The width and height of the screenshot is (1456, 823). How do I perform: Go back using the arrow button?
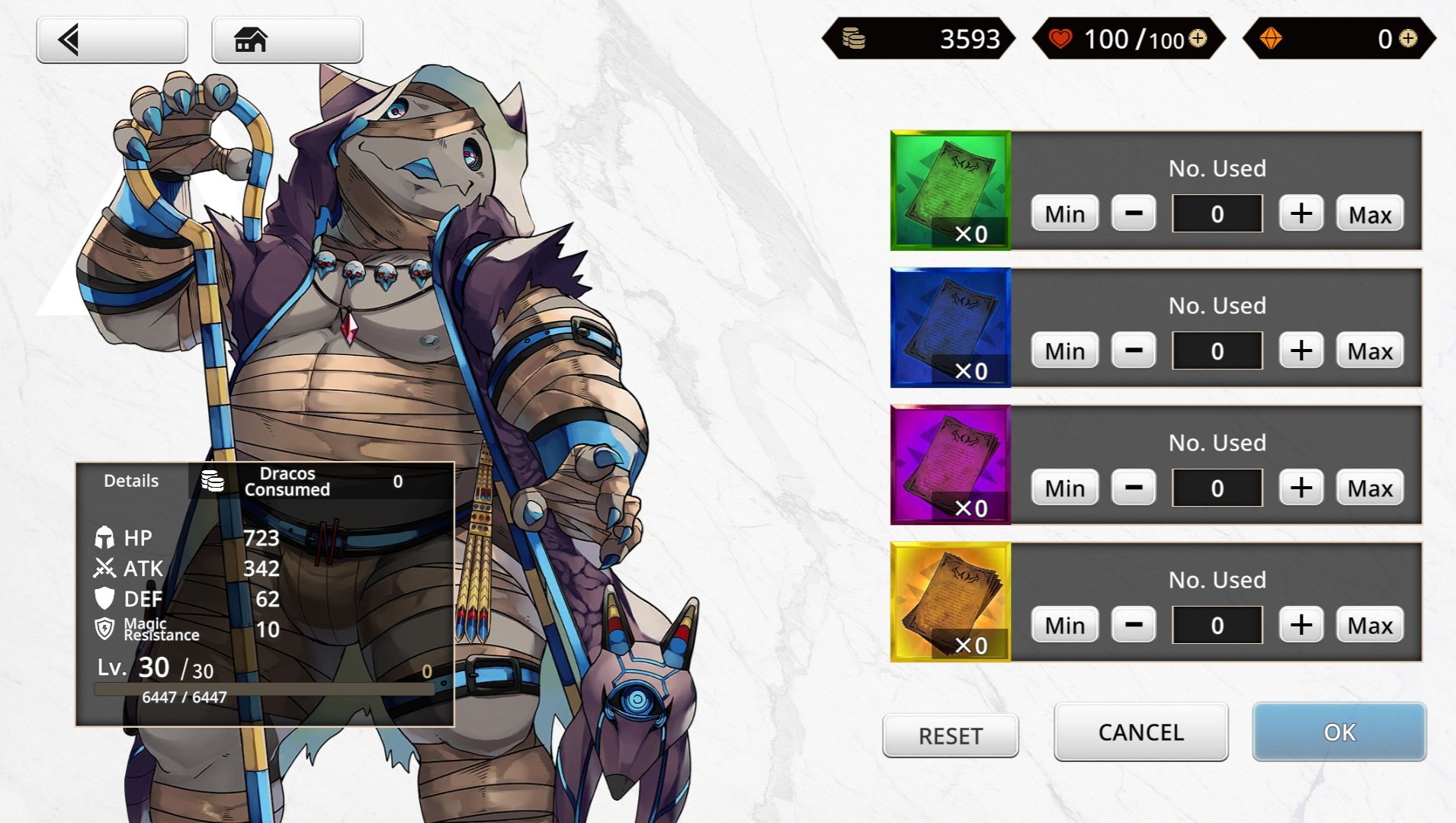point(111,40)
